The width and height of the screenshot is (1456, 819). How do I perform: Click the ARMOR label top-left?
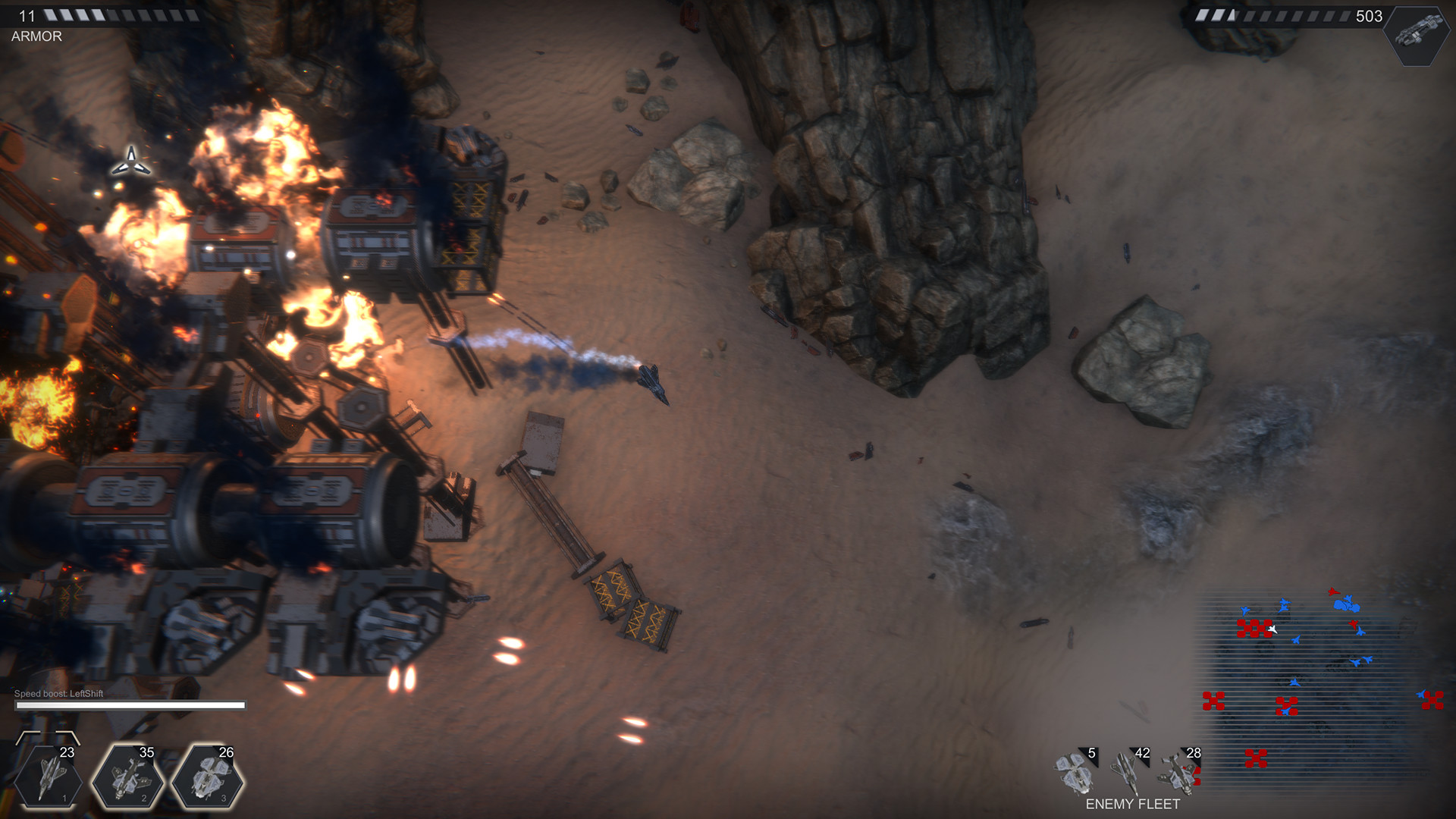point(36,36)
